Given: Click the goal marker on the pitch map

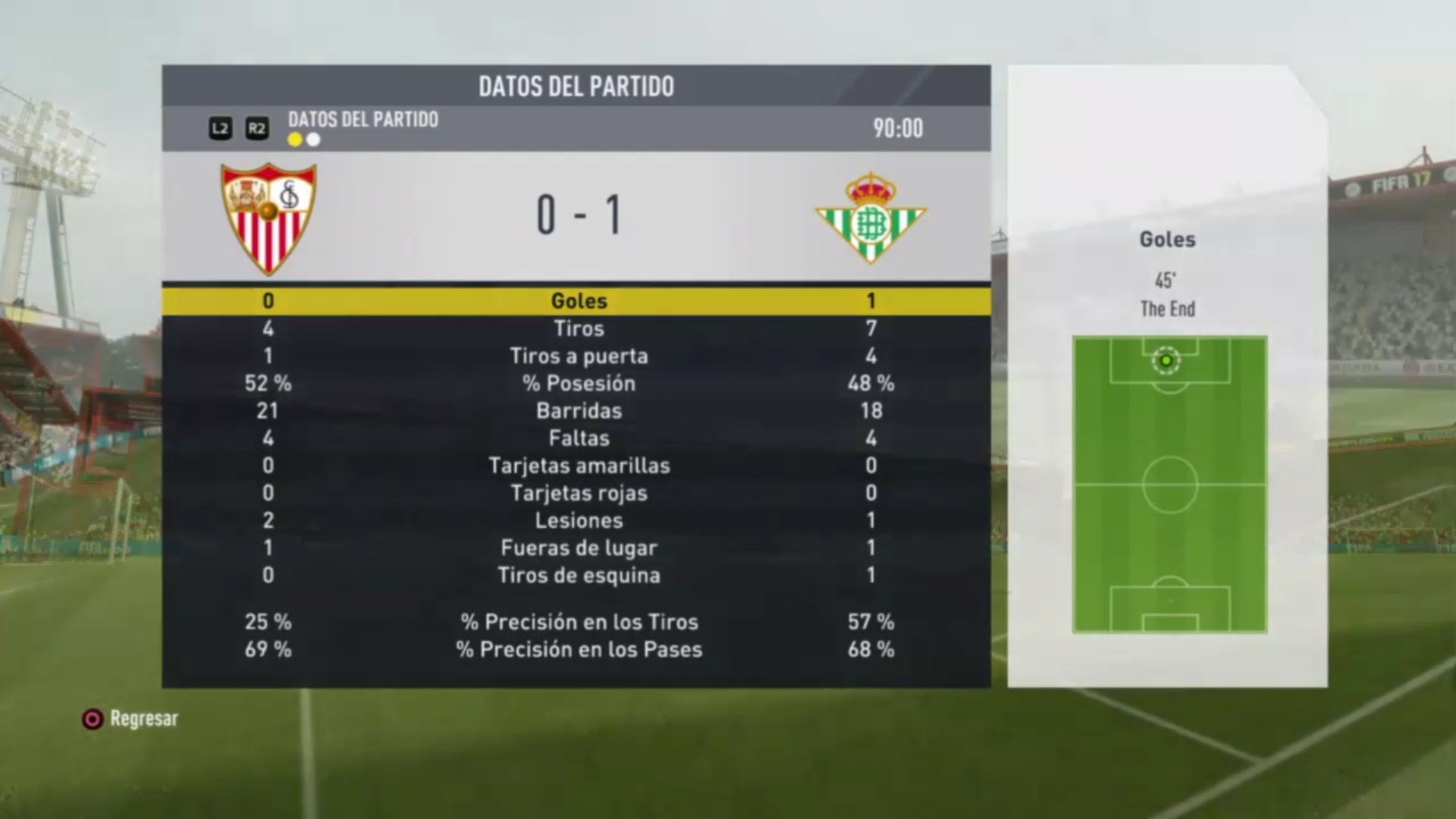Looking at the screenshot, I should pyautogui.click(x=1166, y=361).
